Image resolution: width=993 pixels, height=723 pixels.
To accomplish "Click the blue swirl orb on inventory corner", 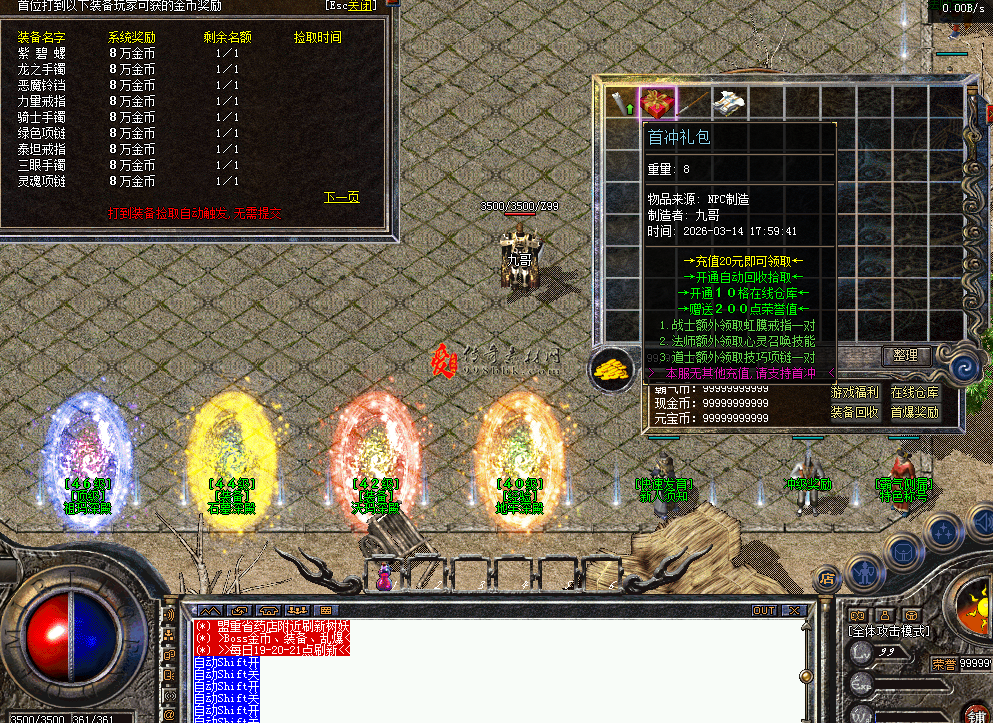I will (x=965, y=369).
